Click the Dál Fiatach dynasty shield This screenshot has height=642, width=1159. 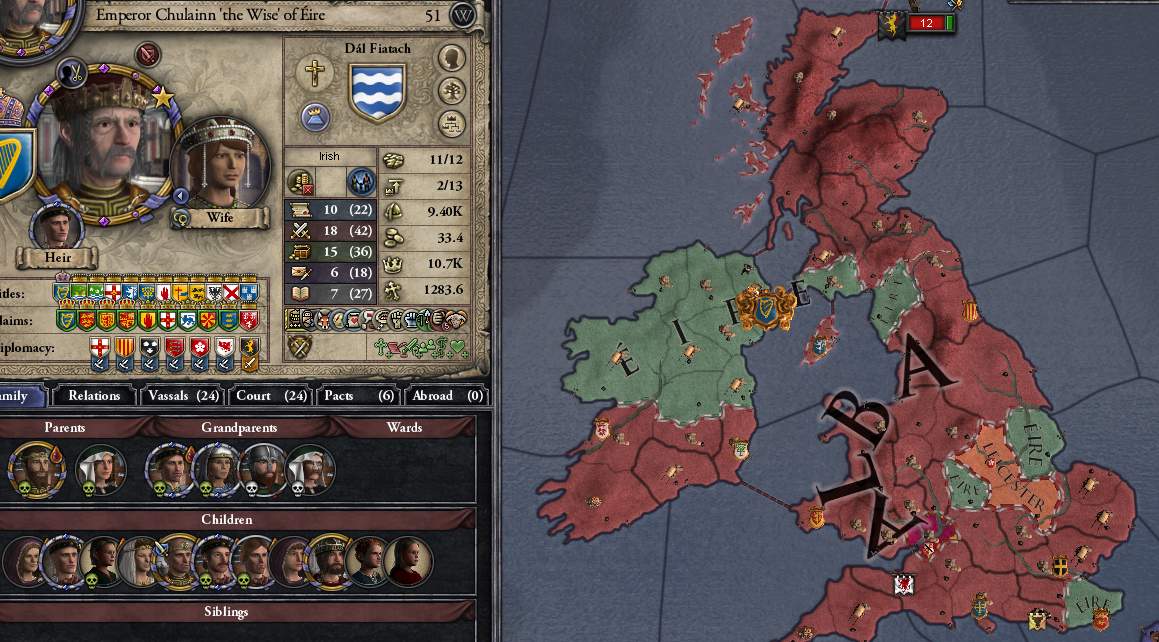[x=377, y=91]
